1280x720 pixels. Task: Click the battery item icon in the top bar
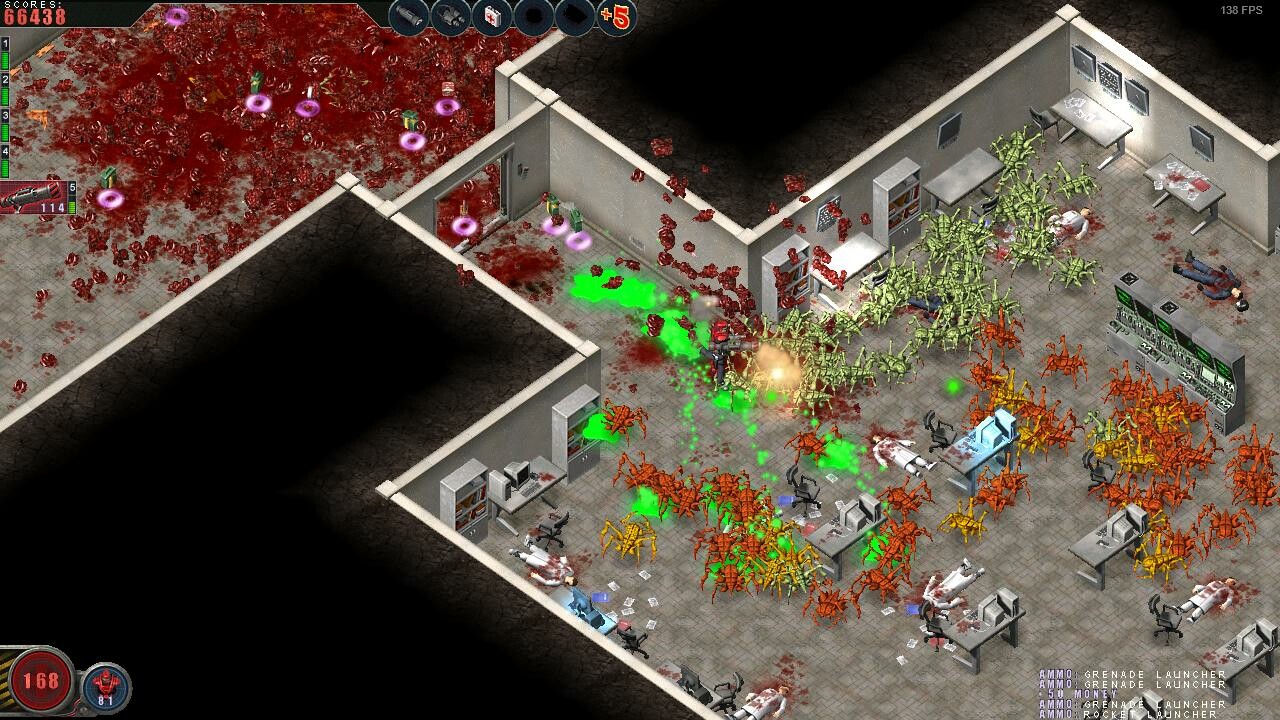(408, 15)
